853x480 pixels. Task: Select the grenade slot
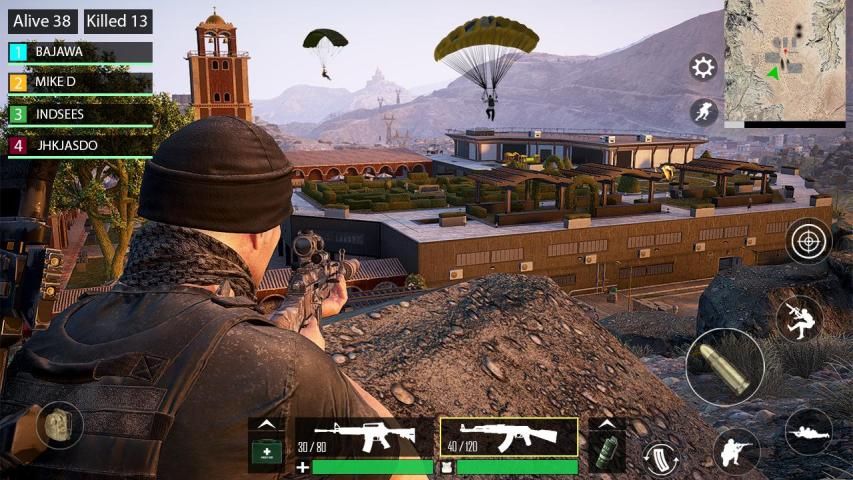(x=607, y=449)
